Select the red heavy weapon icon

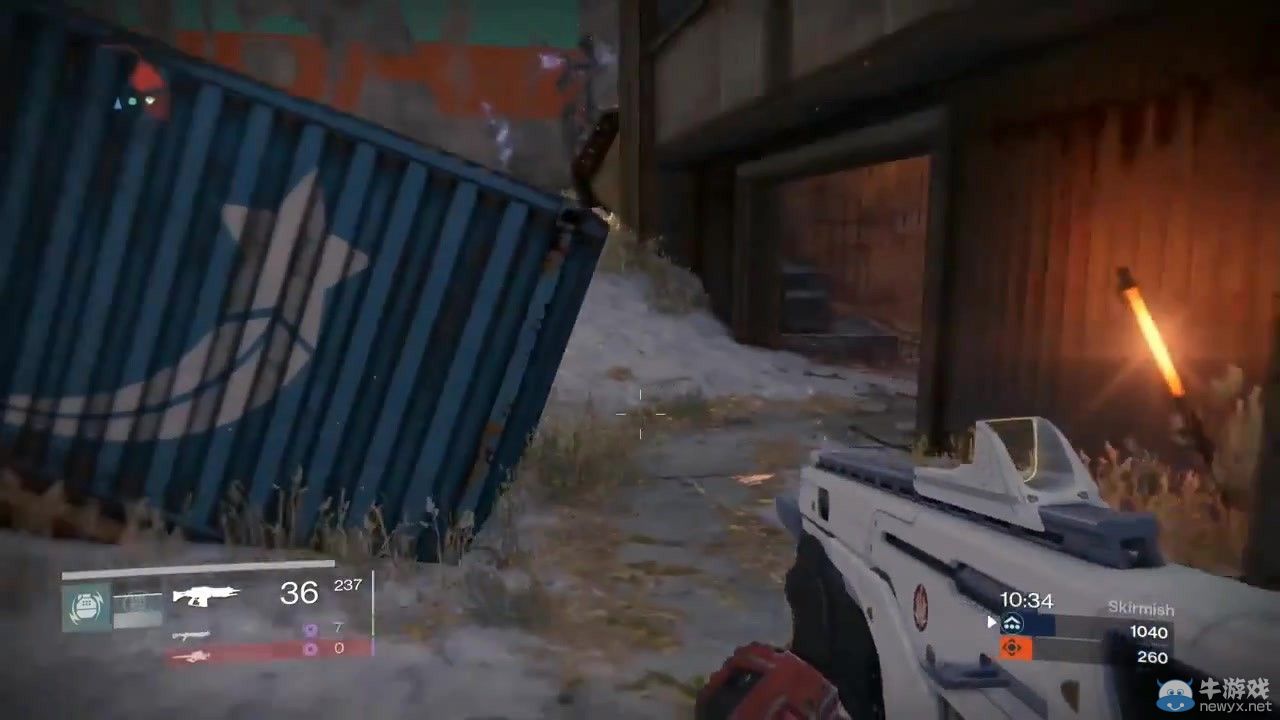tap(192, 656)
